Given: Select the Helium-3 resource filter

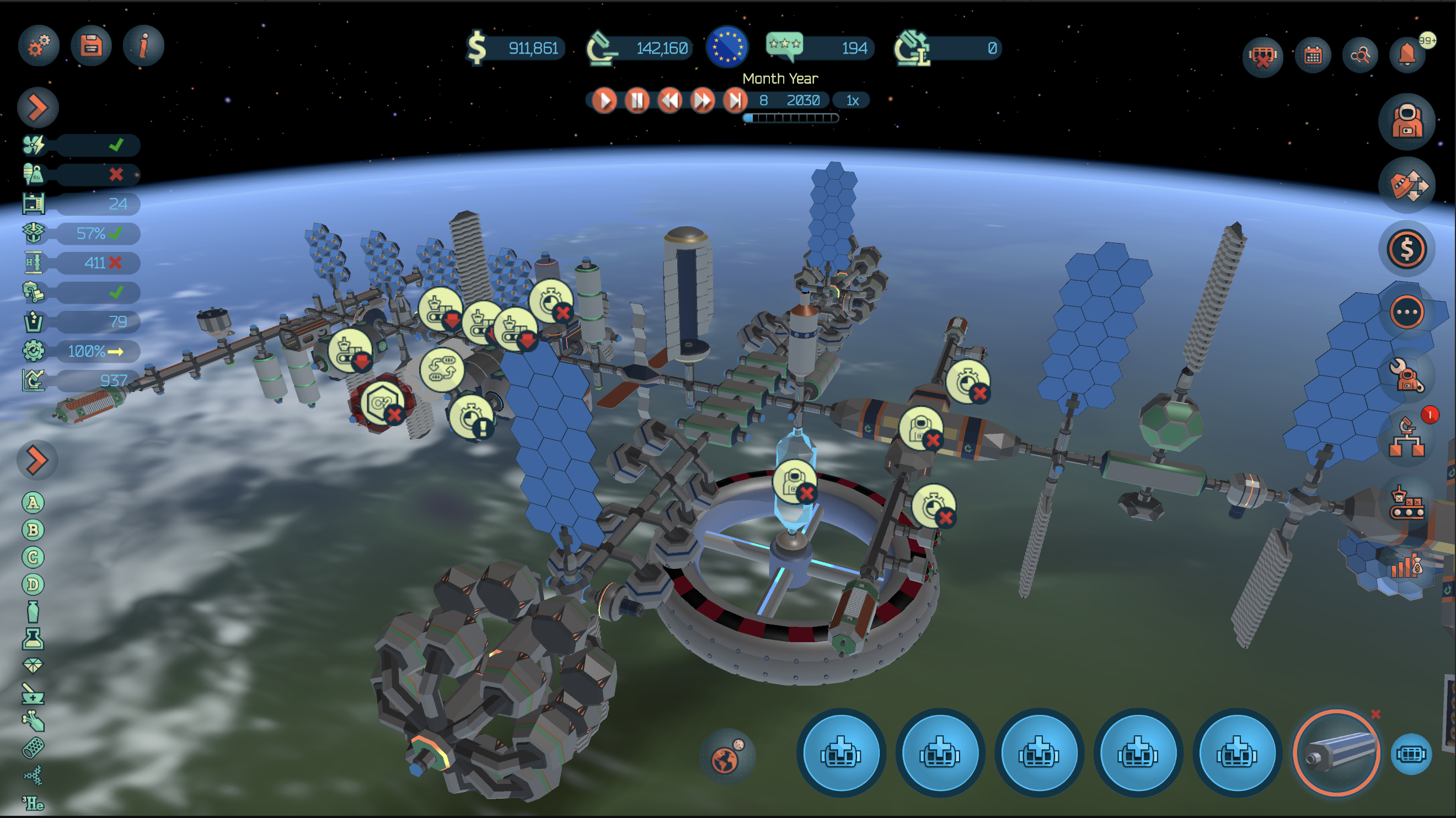Looking at the screenshot, I should [33, 803].
